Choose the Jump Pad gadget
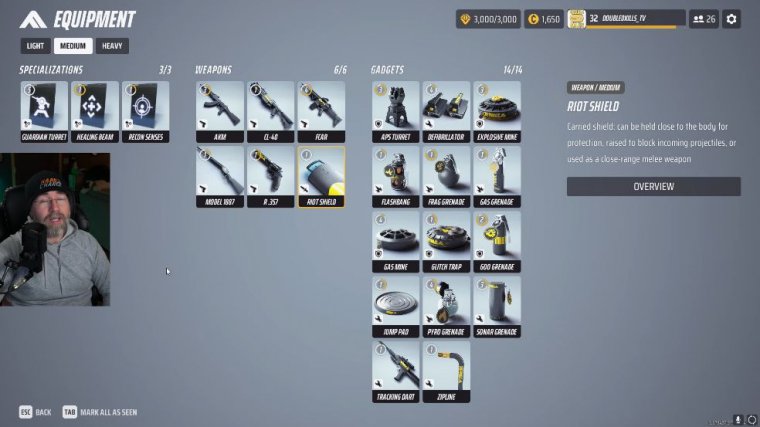This screenshot has width=760, height=427. click(396, 307)
